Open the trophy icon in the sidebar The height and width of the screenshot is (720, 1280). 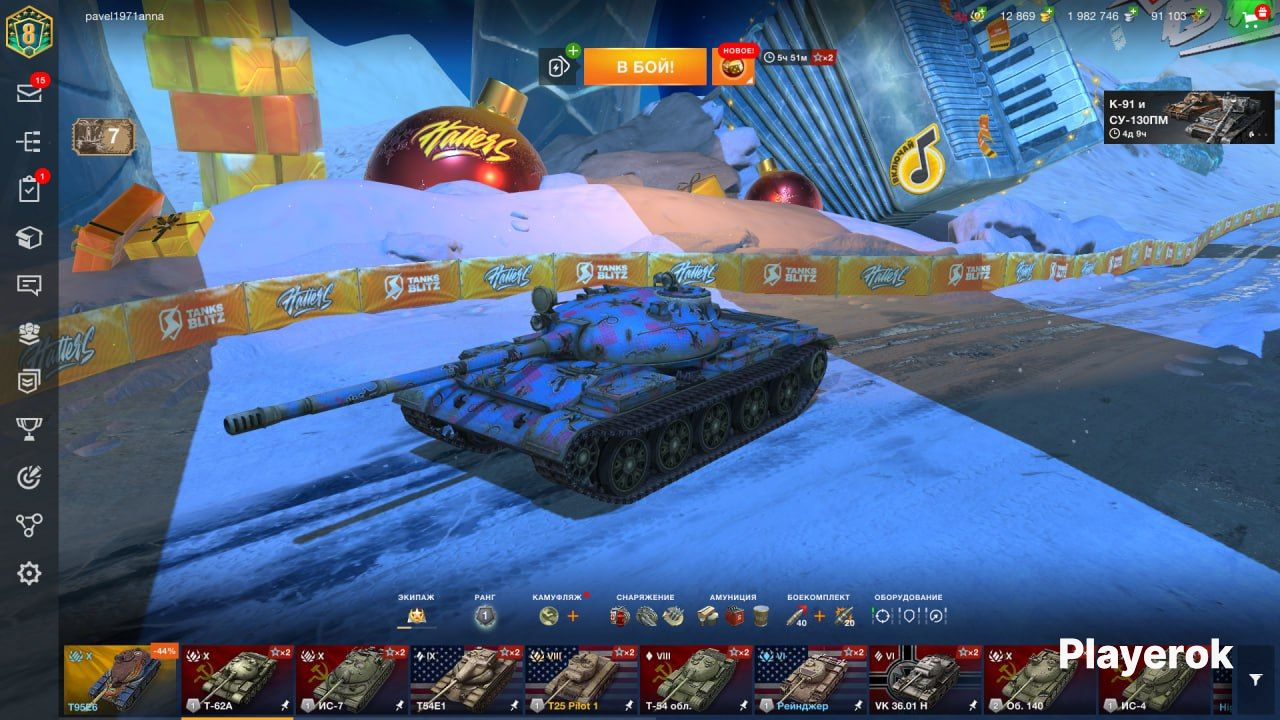pyautogui.click(x=29, y=429)
